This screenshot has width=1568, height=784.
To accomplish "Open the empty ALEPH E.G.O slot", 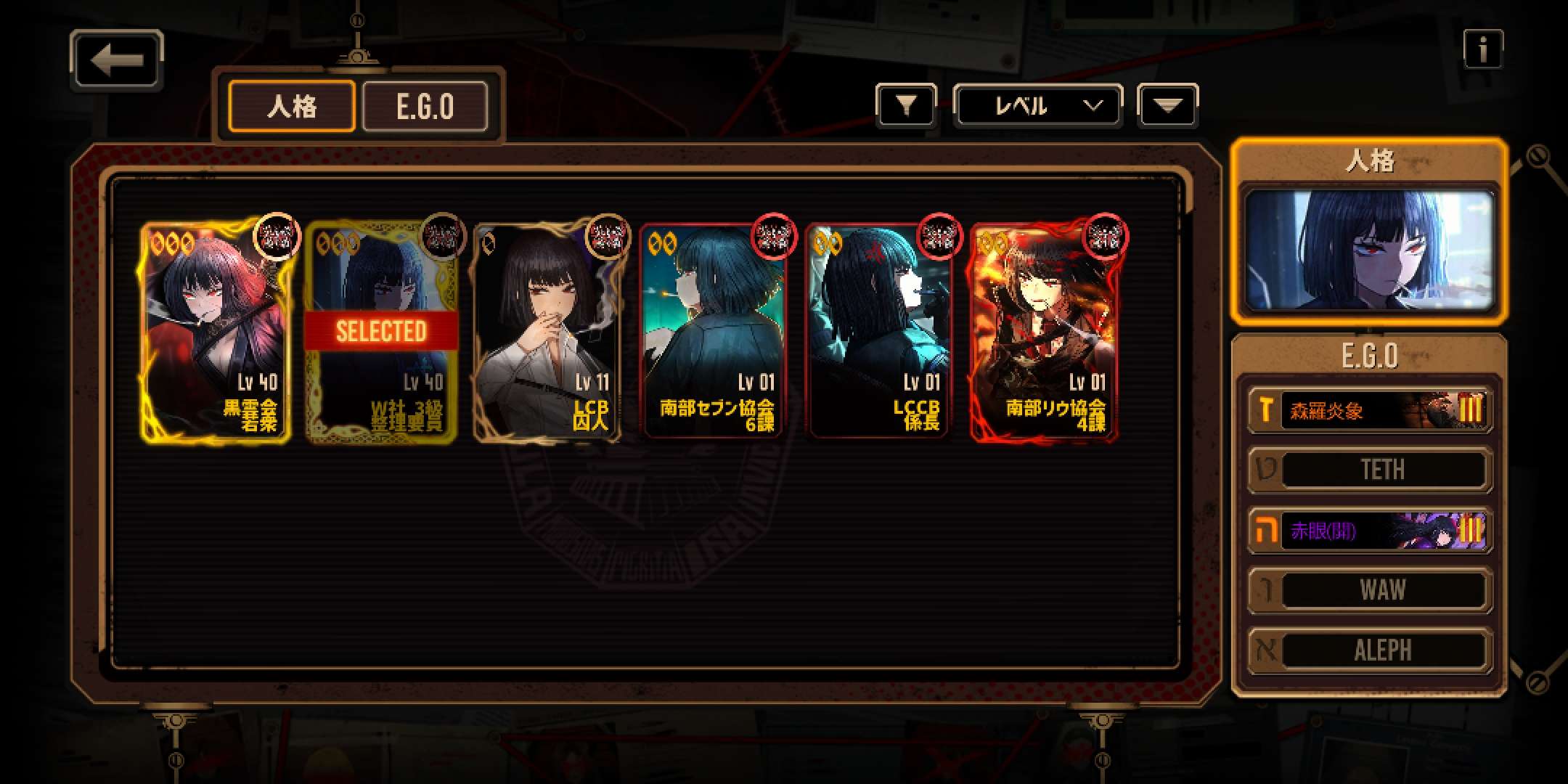I will click(1369, 650).
